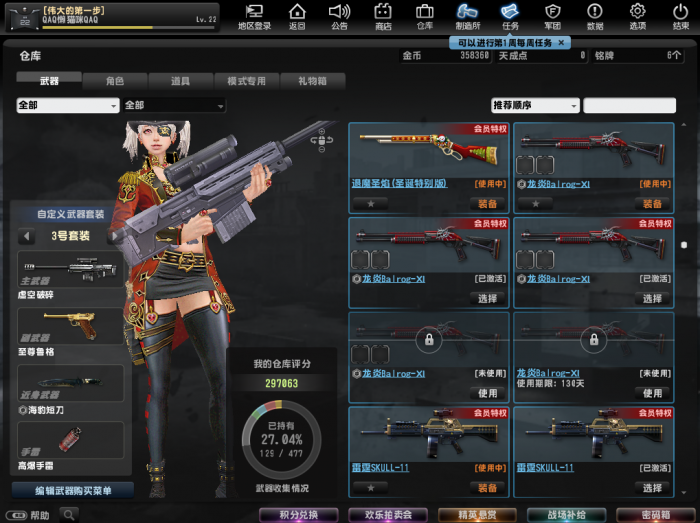
Task: Open the 欢乐拍卖会 auction button
Action: [x=386, y=515]
